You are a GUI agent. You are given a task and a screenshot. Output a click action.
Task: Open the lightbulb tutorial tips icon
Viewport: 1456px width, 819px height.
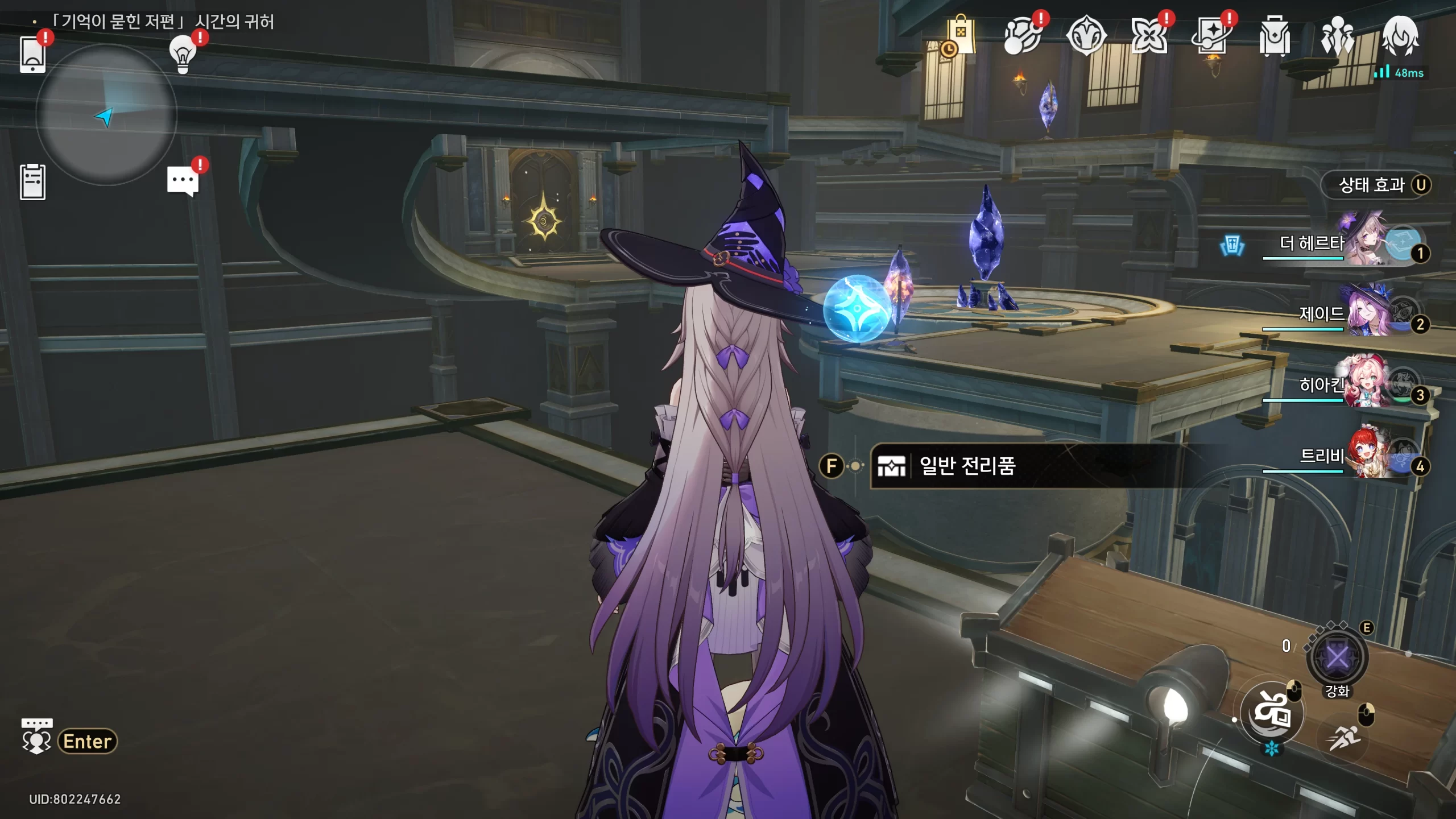click(x=183, y=55)
